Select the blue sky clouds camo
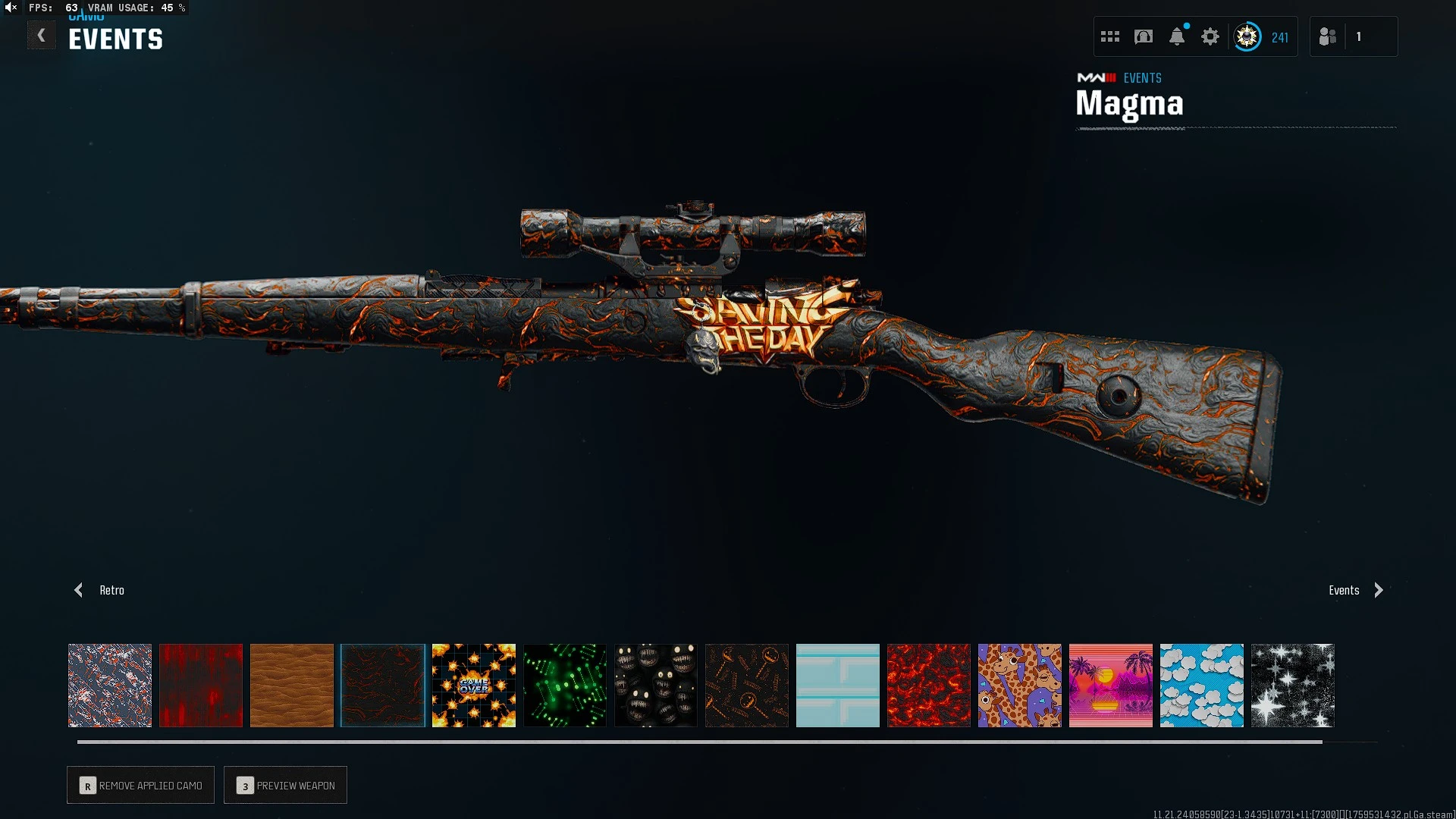This screenshot has width=1456, height=819. (x=1202, y=686)
